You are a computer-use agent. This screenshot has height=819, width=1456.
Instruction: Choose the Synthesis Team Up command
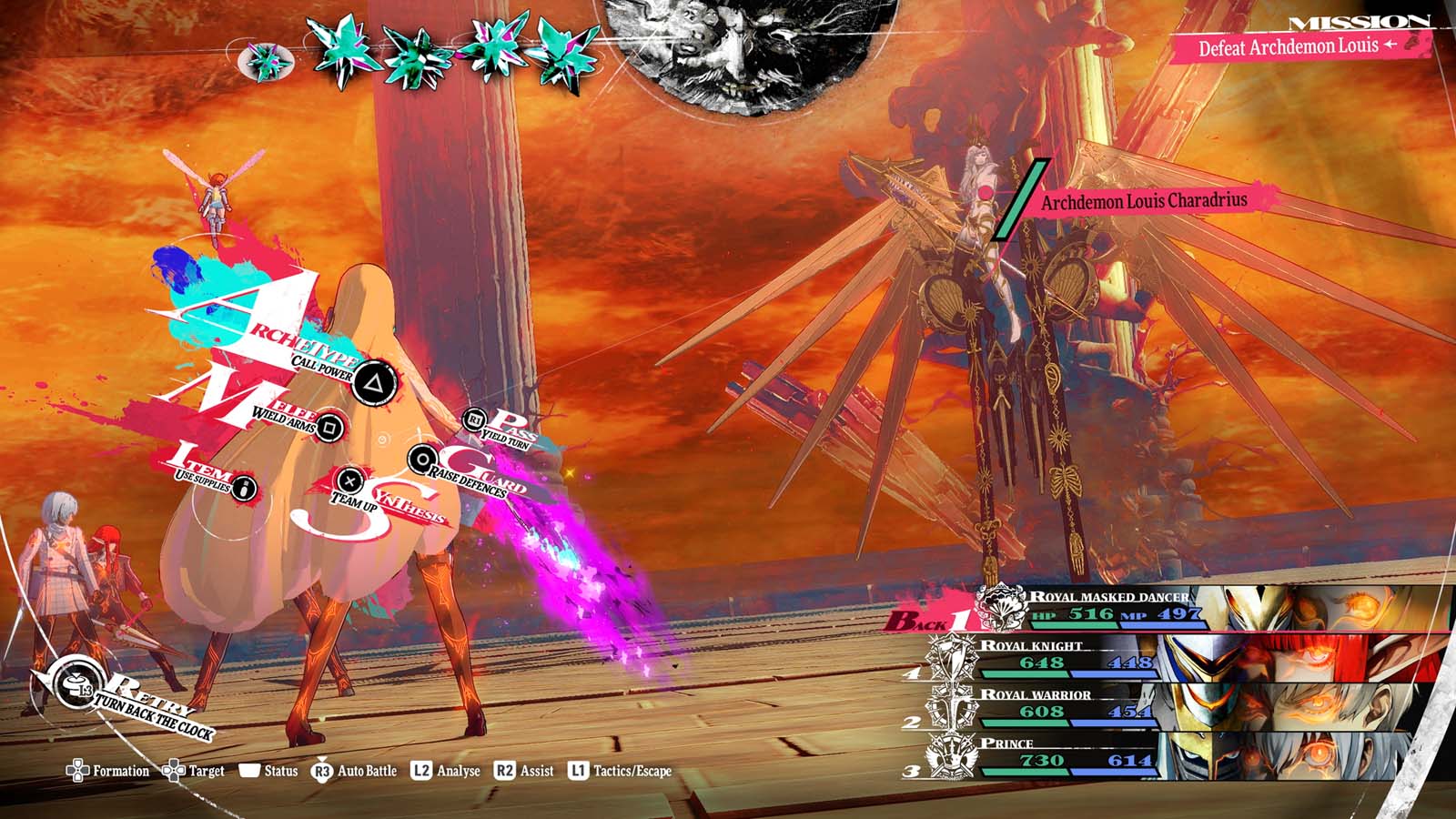pyautogui.click(x=349, y=480)
